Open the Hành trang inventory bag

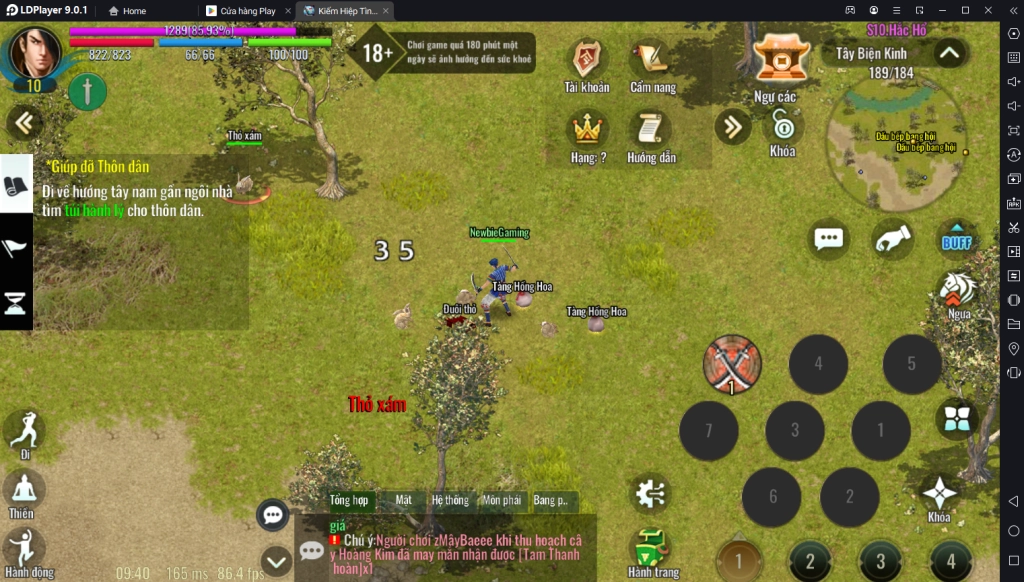(x=652, y=550)
